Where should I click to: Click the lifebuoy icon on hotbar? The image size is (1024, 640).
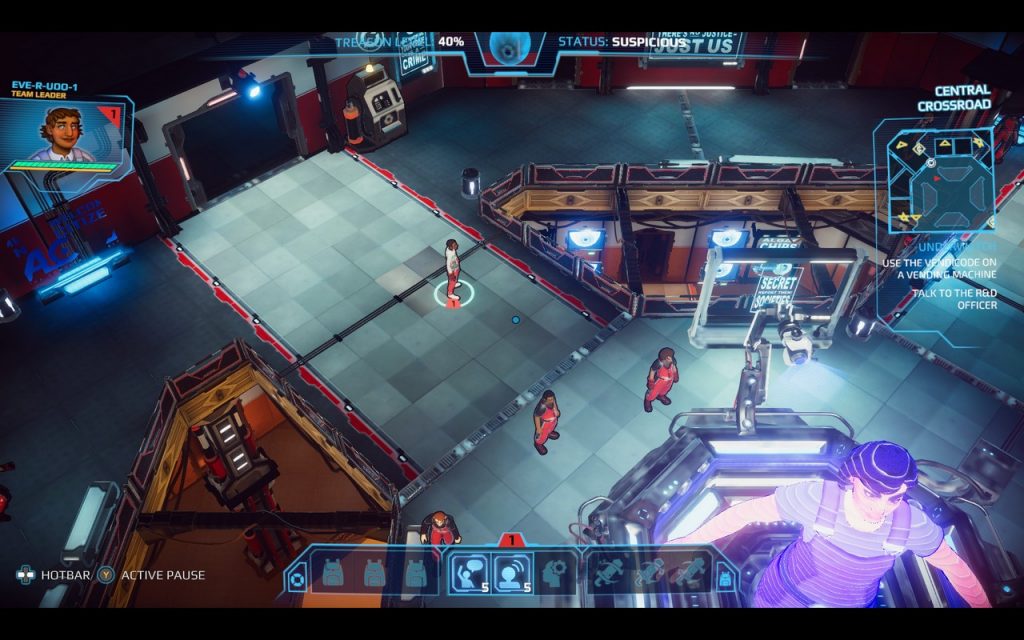(297, 578)
